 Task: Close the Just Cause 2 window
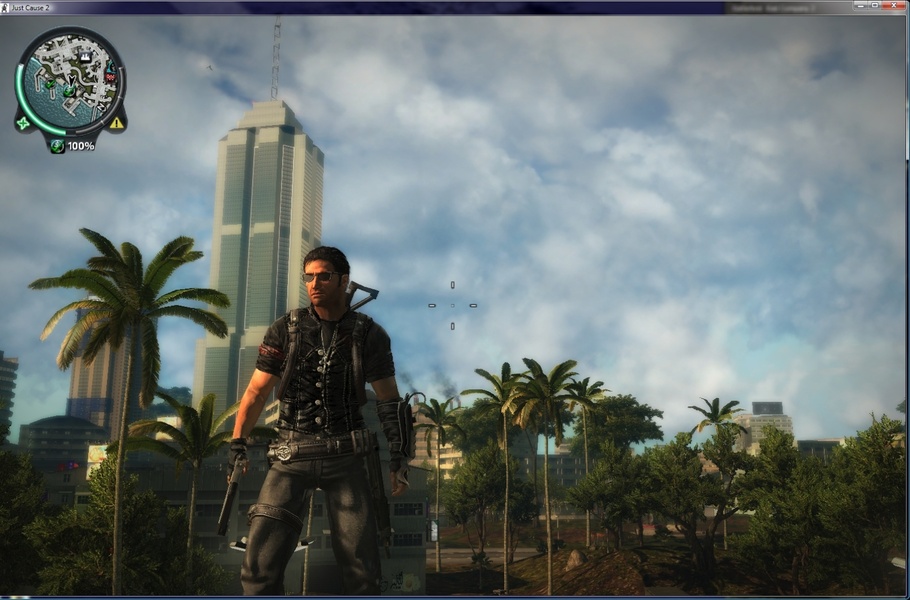click(x=892, y=7)
